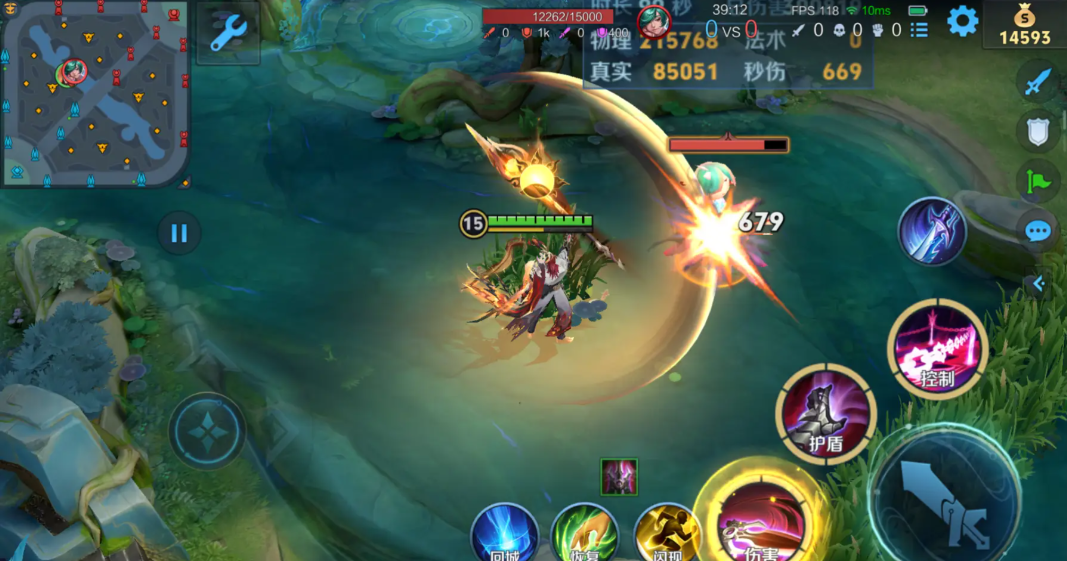Send the blue sword attack signal

coord(1038,82)
